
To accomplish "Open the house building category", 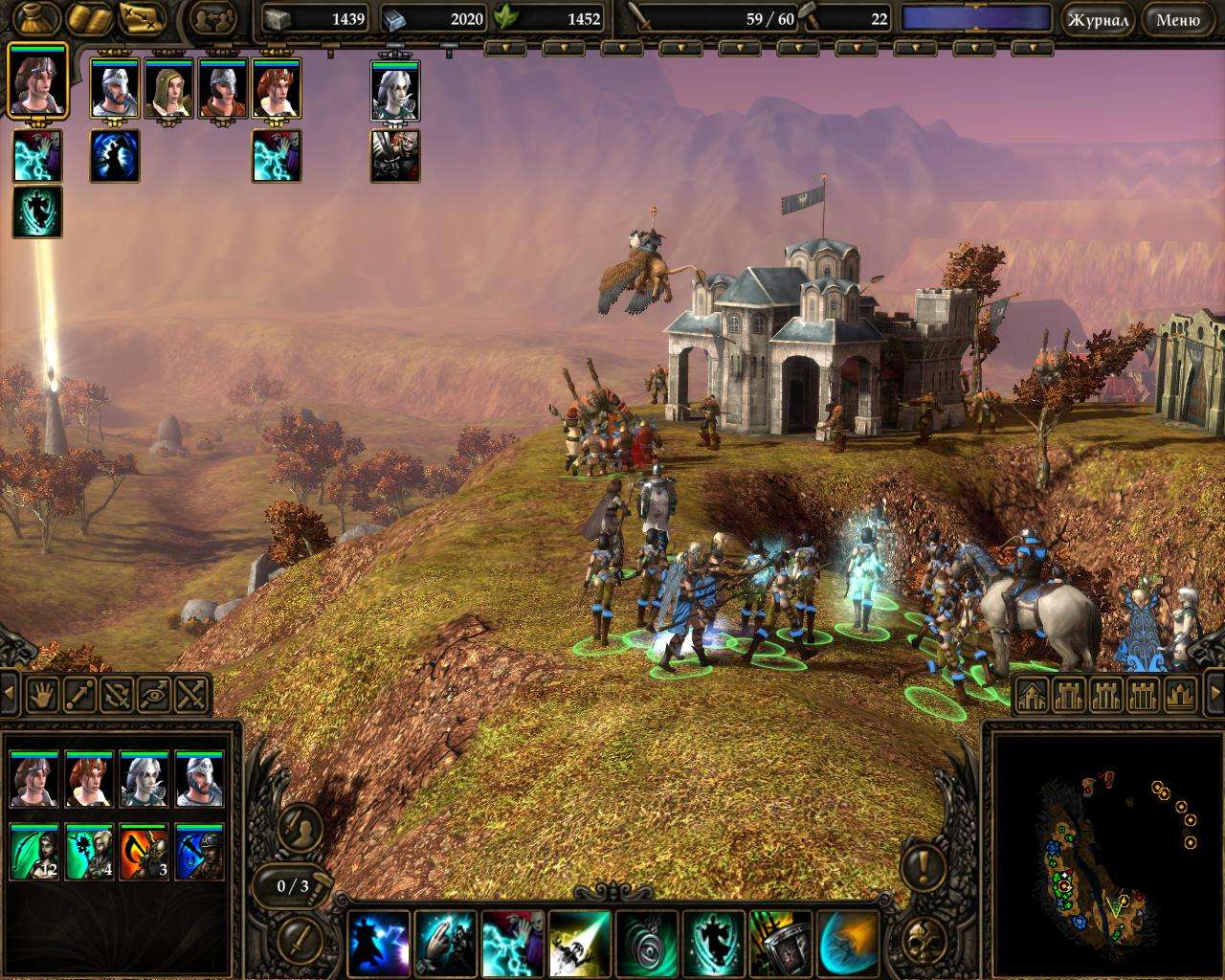I will click(x=1031, y=695).
